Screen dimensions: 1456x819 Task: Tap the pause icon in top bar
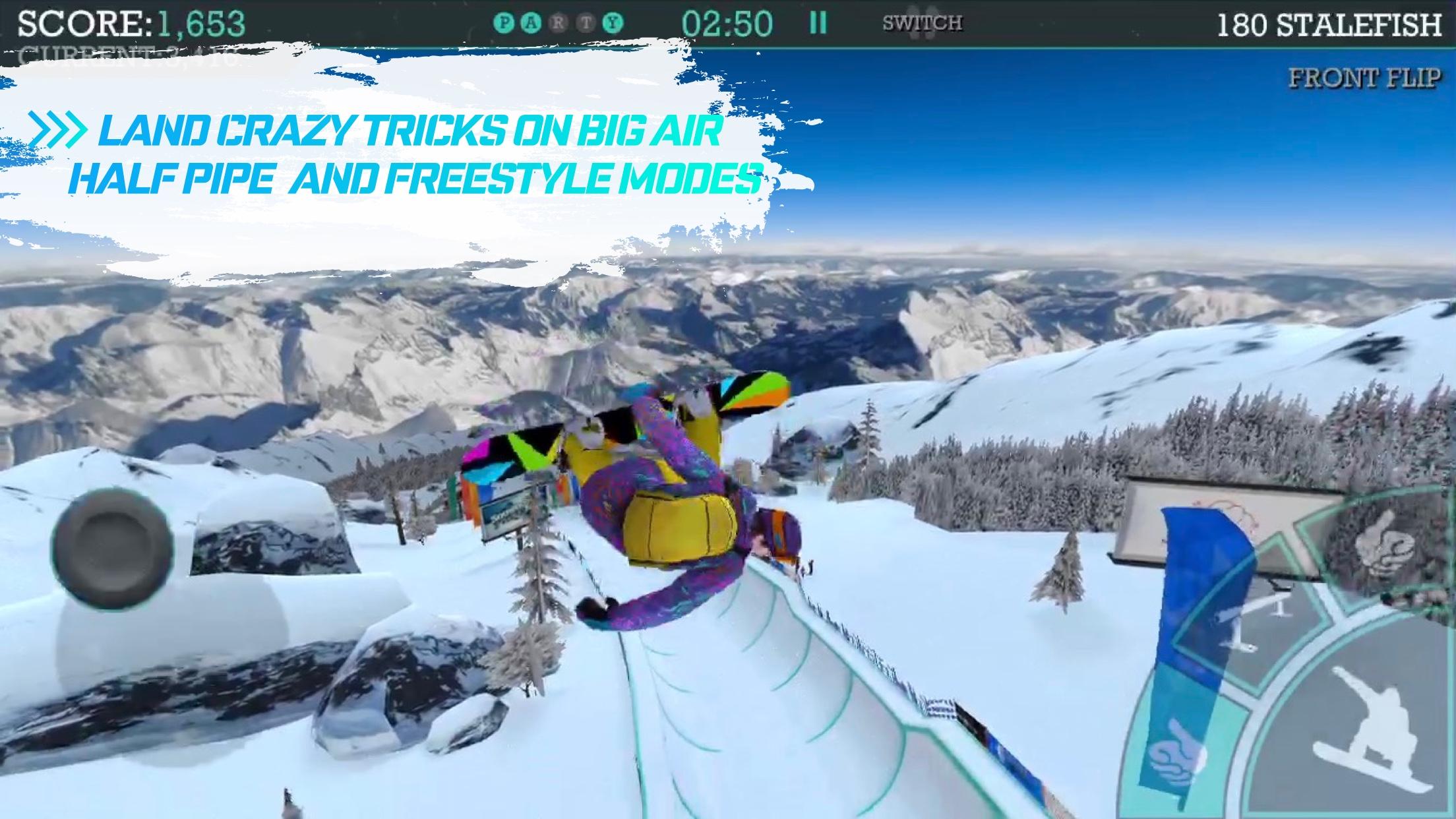tap(818, 21)
